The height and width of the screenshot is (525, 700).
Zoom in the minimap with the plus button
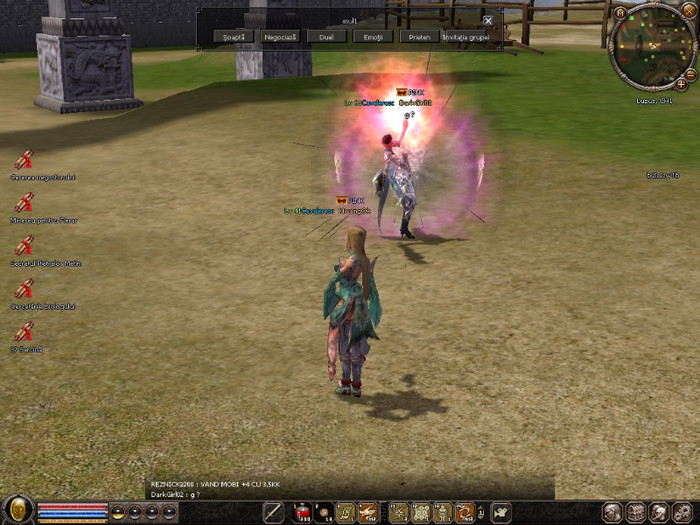tap(681, 85)
